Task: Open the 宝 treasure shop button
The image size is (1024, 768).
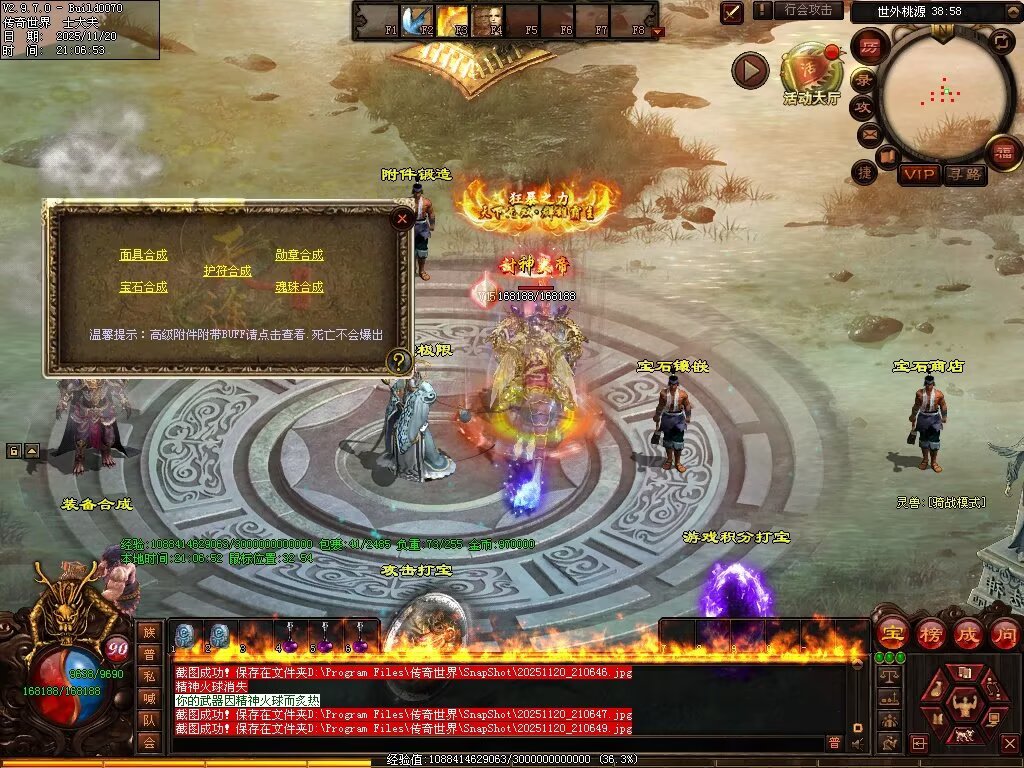Action: (x=892, y=634)
